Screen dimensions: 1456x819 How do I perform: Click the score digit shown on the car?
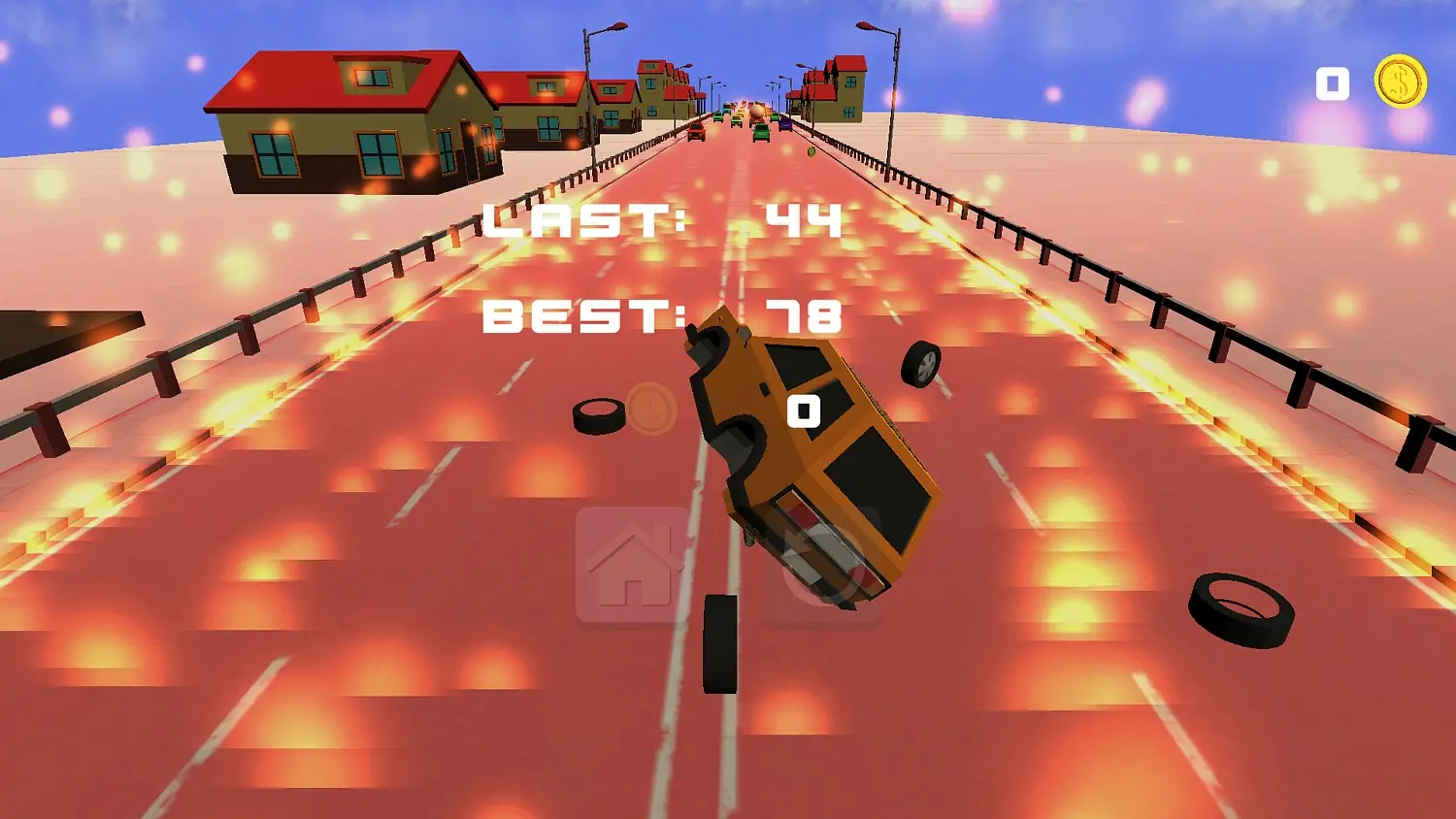(804, 411)
